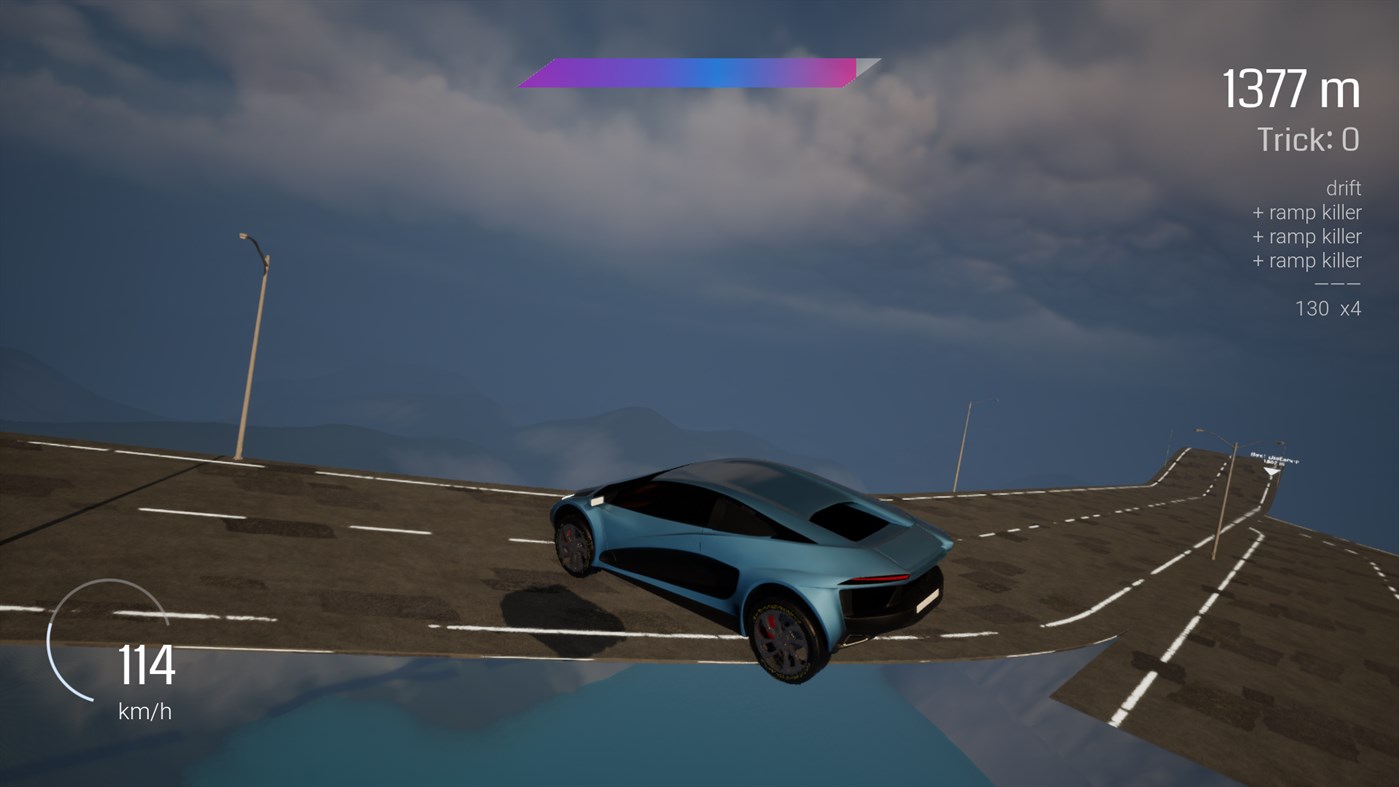The width and height of the screenshot is (1399, 787).
Task: Click the "km/h" unit label
Action: pos(144,712)
